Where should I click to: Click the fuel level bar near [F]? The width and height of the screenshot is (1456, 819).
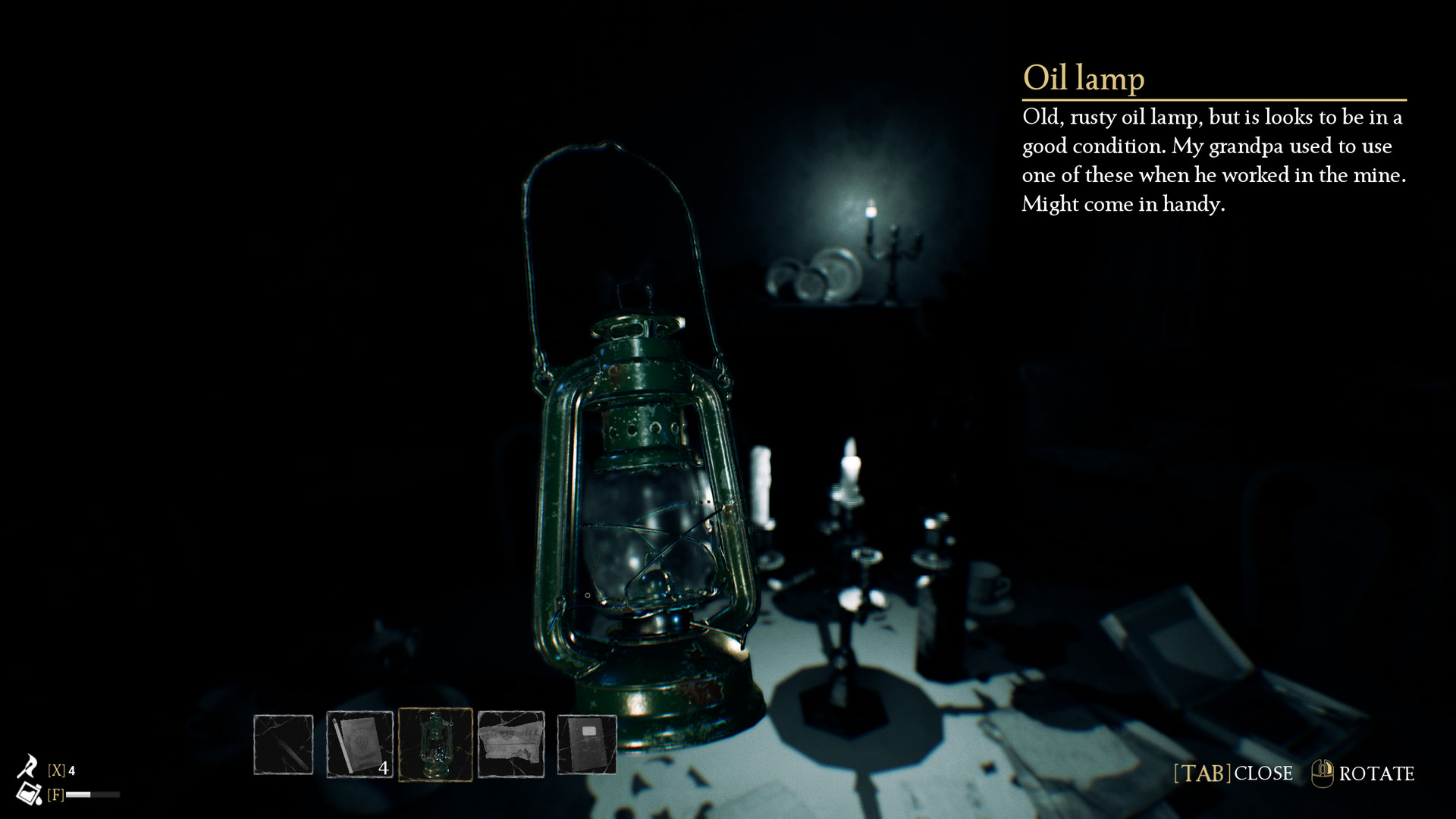(93, 795)
